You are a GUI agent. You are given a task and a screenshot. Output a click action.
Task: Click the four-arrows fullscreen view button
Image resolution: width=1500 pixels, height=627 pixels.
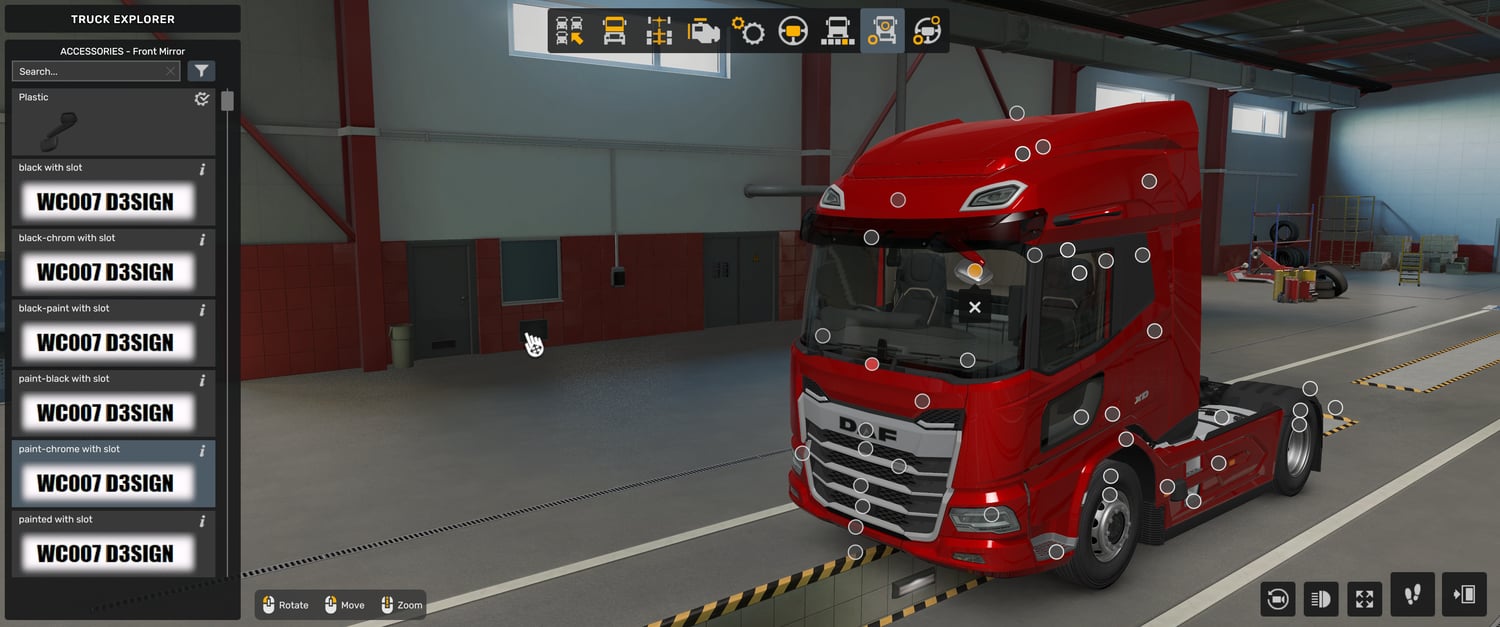(x=1365, y=599)
